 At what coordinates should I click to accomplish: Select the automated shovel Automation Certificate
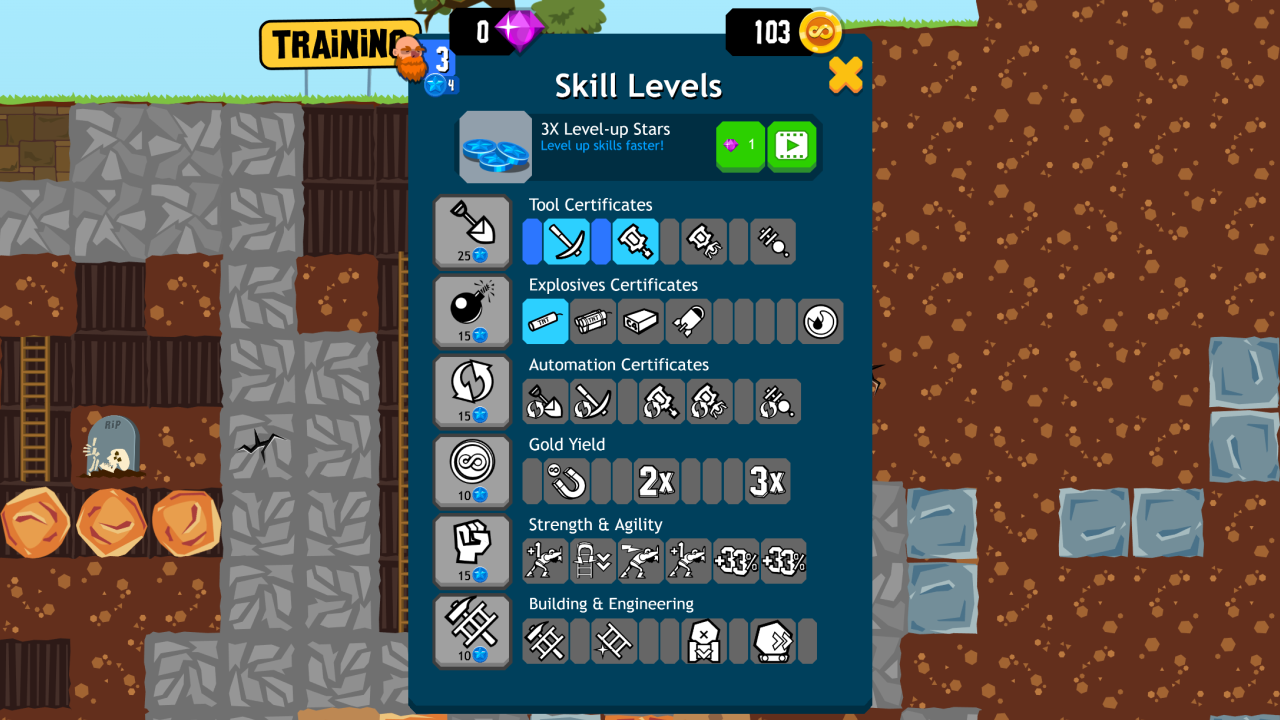coord(545,401)
